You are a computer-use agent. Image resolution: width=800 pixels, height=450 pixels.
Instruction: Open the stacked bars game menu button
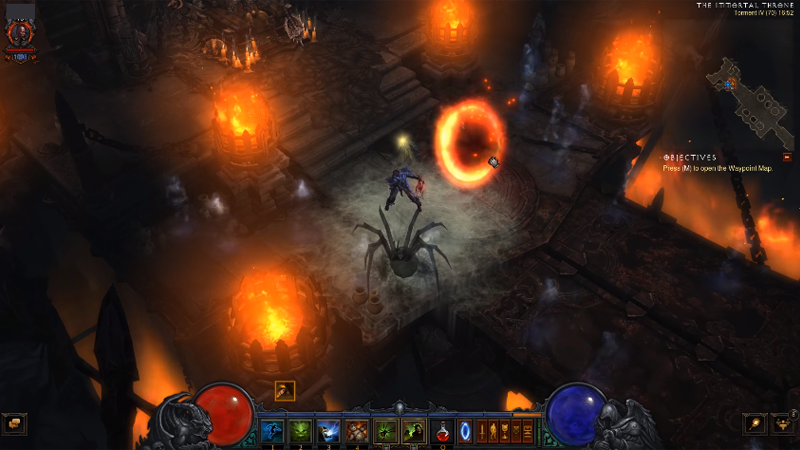coord(527,432)
